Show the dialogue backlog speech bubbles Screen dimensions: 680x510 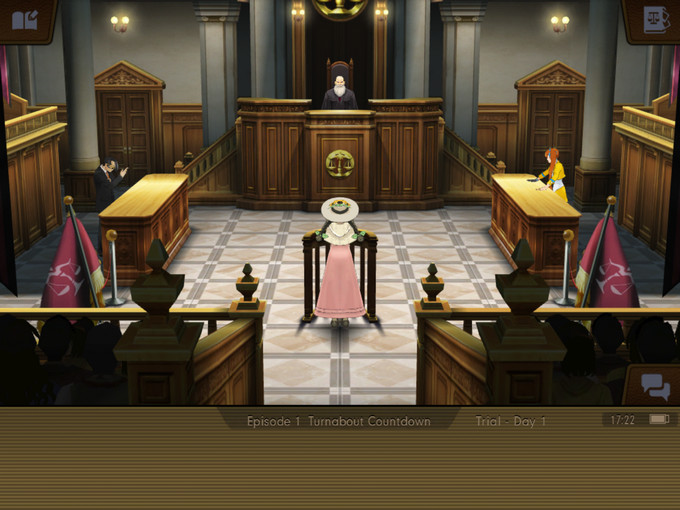(x=655, y=386)
